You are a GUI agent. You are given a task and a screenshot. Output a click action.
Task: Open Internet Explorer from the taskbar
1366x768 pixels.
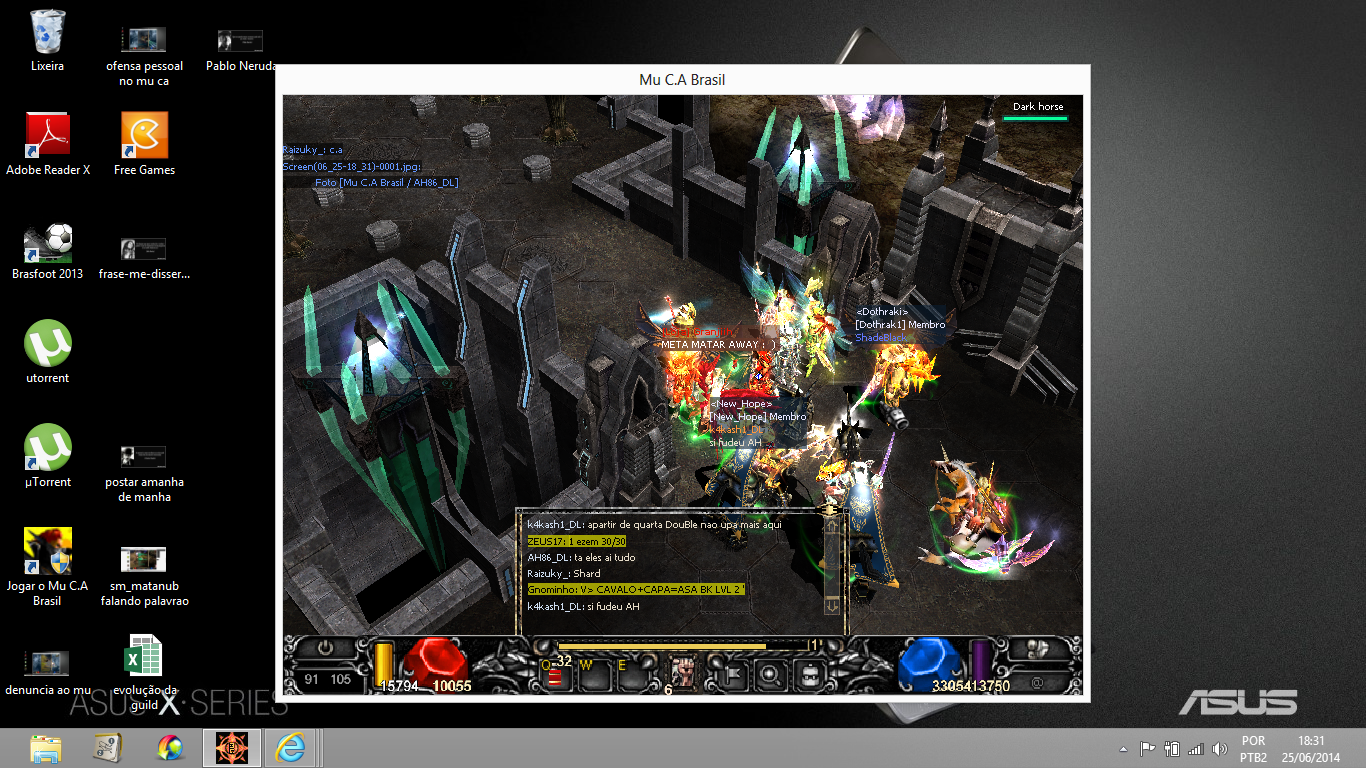tap(290, 747)
